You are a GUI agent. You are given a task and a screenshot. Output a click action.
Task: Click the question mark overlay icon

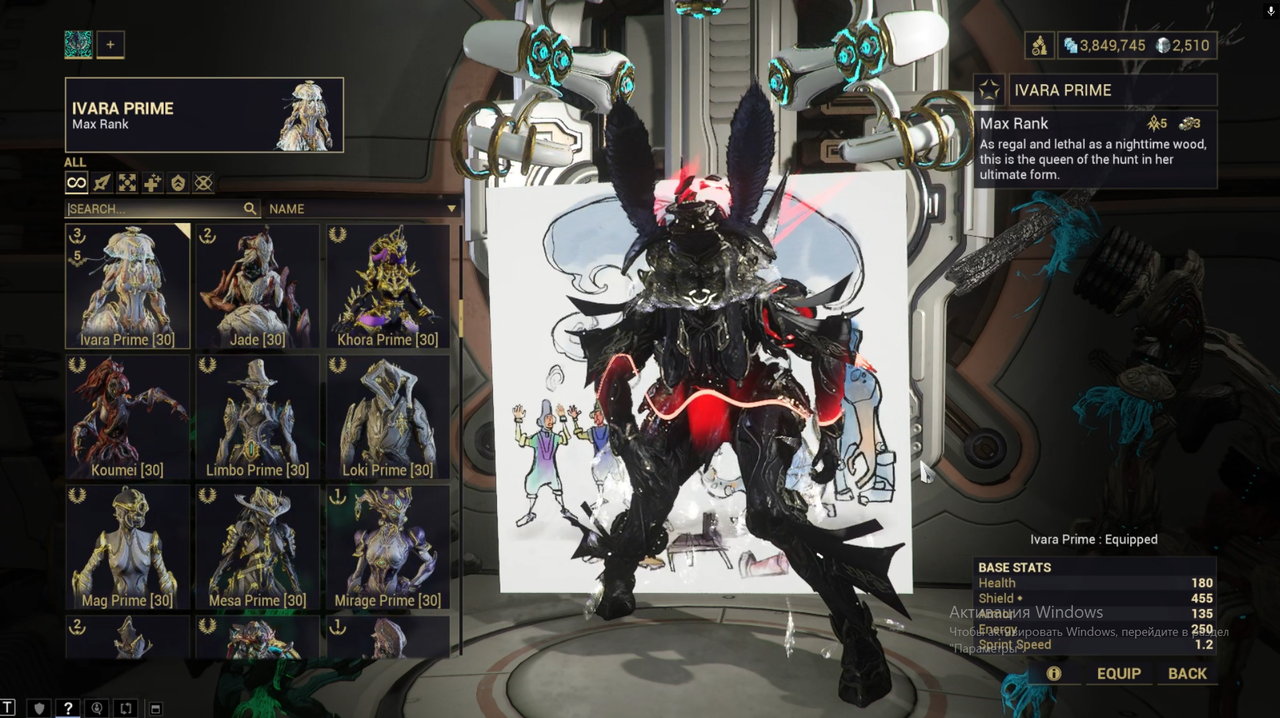tap(68, 708)
